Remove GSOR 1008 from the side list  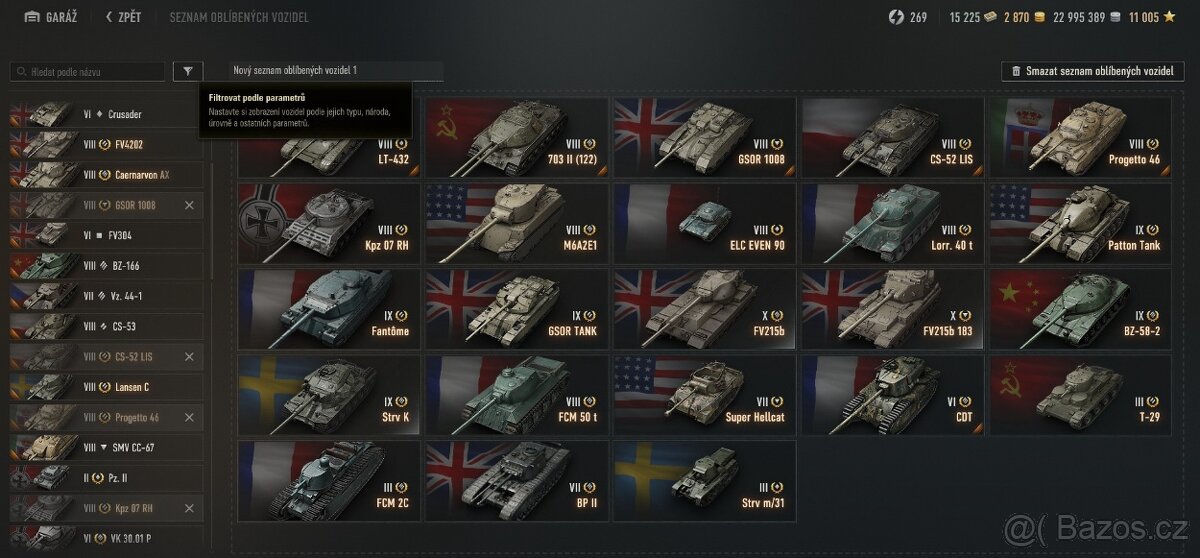point(190,205)
